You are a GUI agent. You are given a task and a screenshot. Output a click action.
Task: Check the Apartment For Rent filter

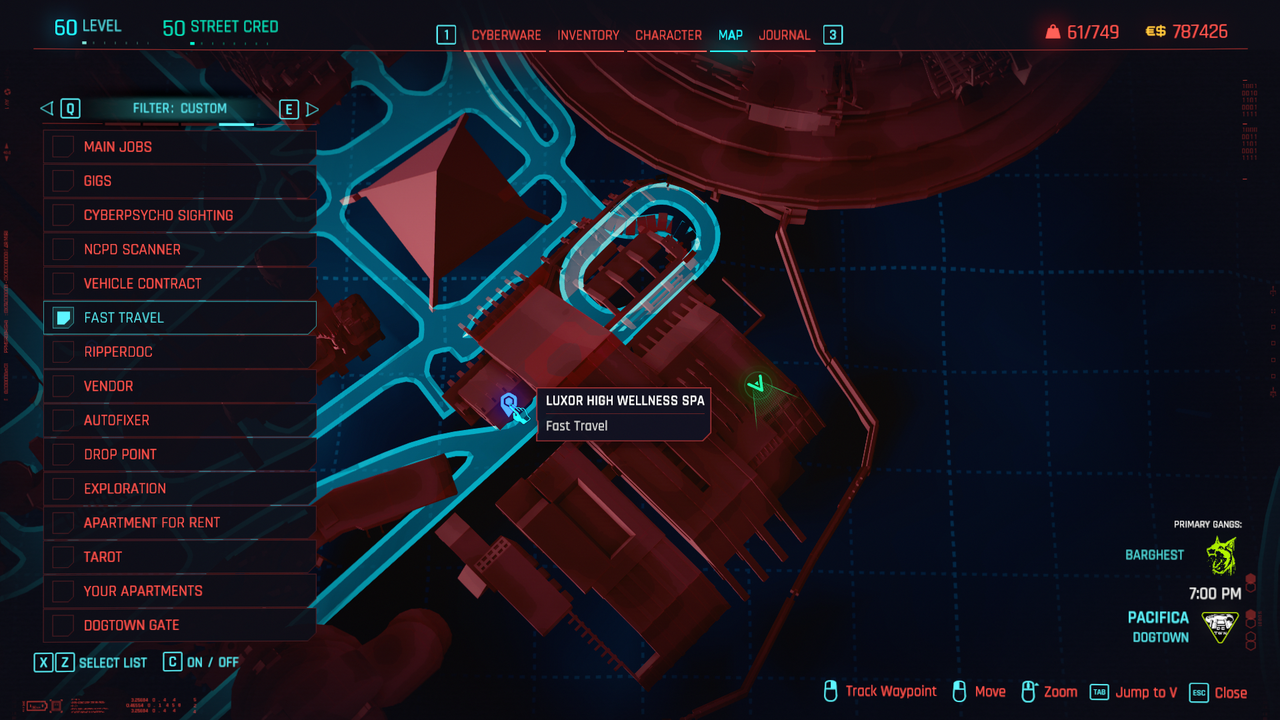[63, 522]
